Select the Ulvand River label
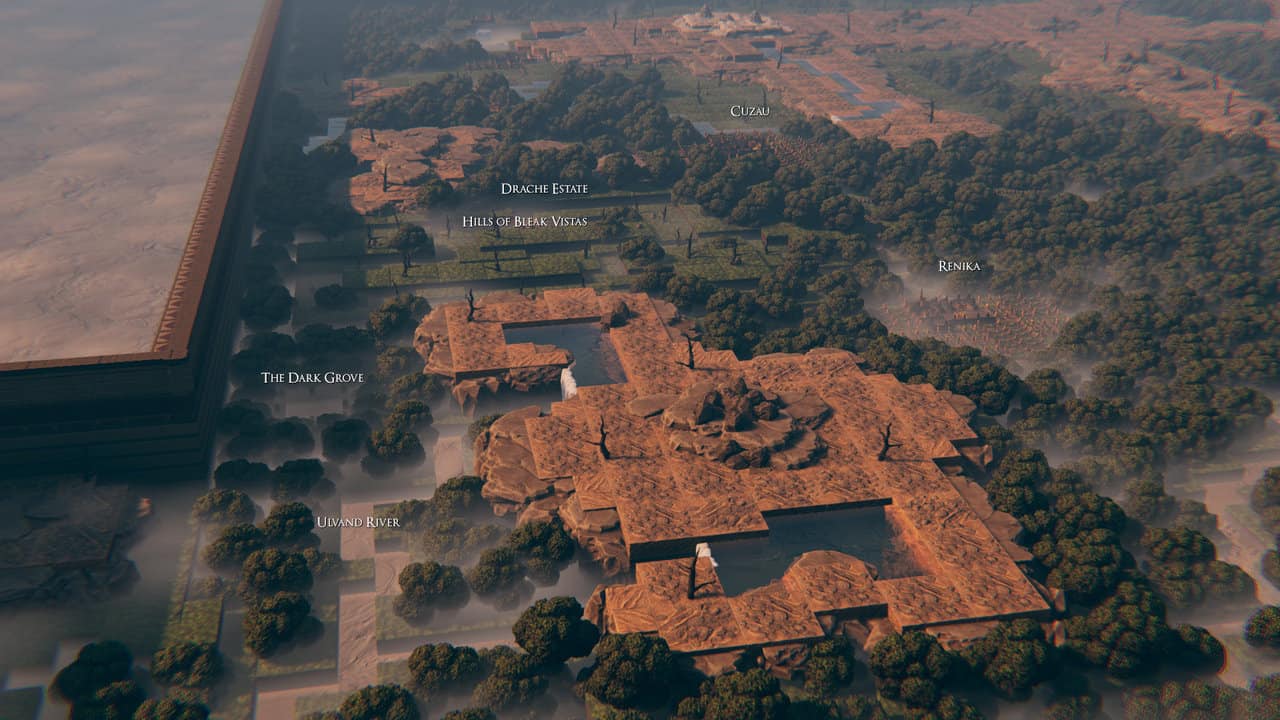The width and height of the screenshot is (1280, 720). point(358,522)
